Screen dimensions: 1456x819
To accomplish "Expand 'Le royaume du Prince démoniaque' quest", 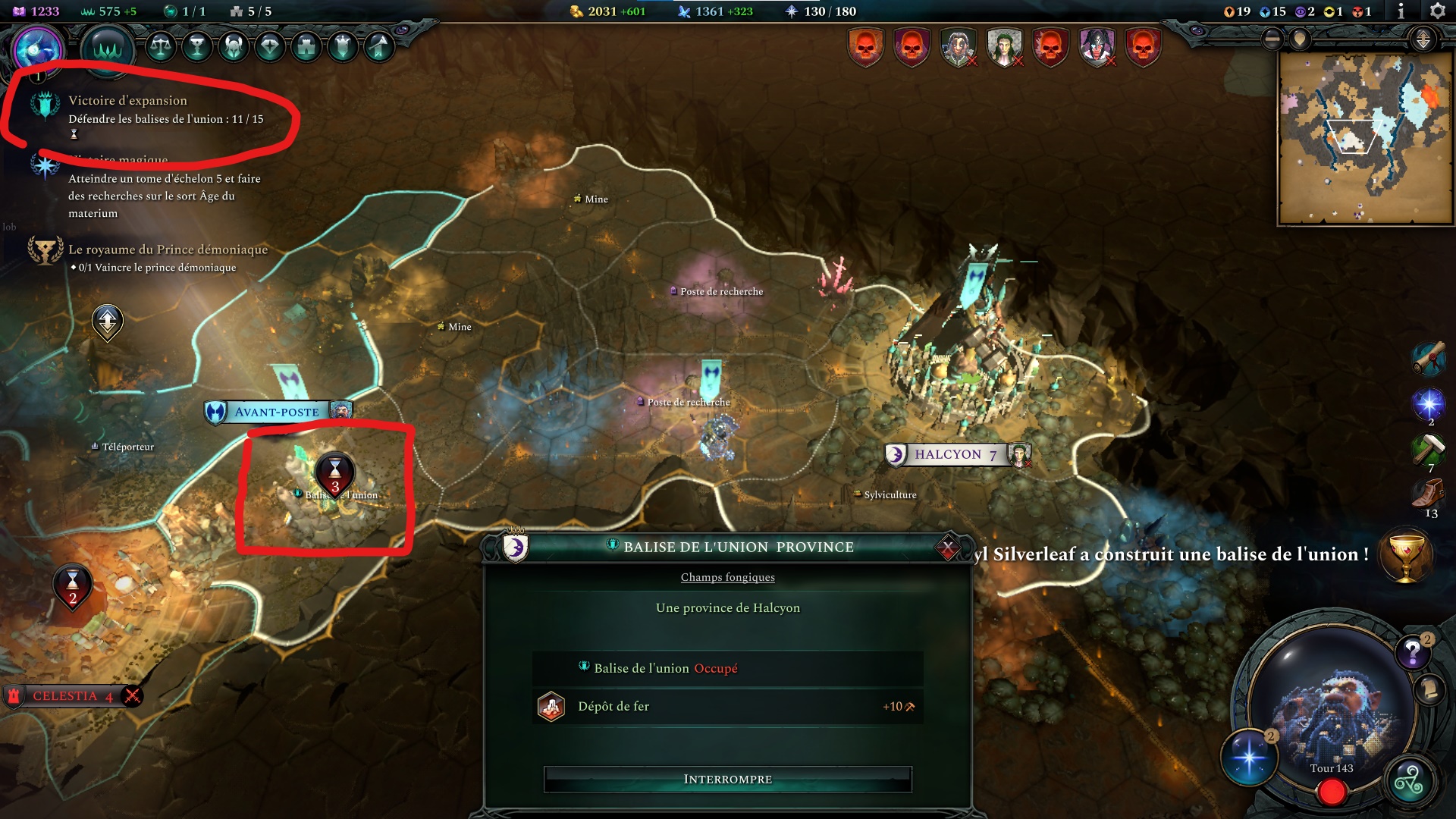I will click(168, 249).
